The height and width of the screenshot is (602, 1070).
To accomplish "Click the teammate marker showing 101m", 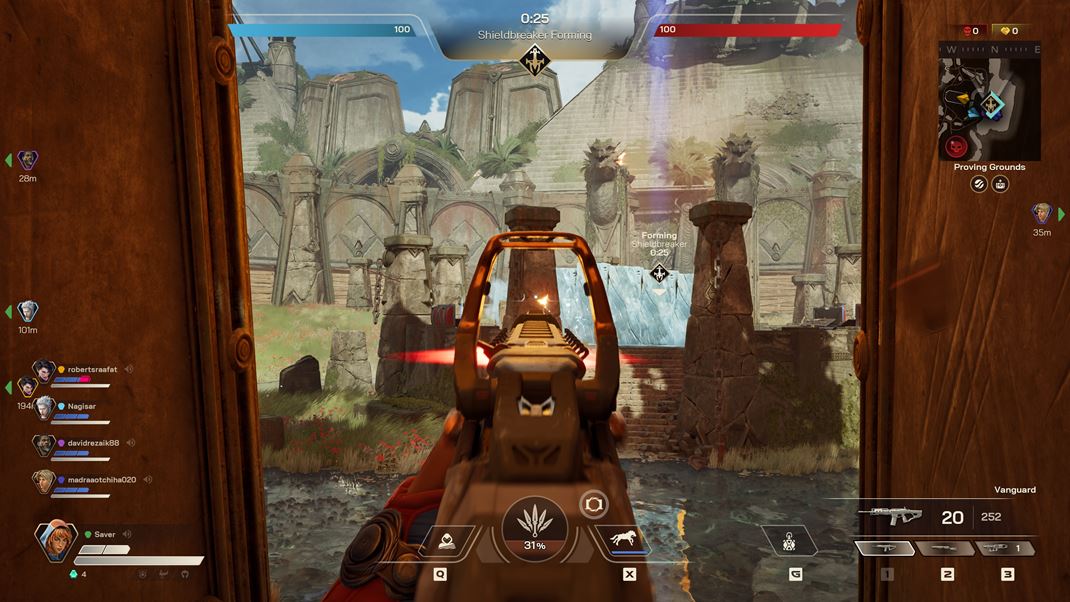I will (27, 312).
